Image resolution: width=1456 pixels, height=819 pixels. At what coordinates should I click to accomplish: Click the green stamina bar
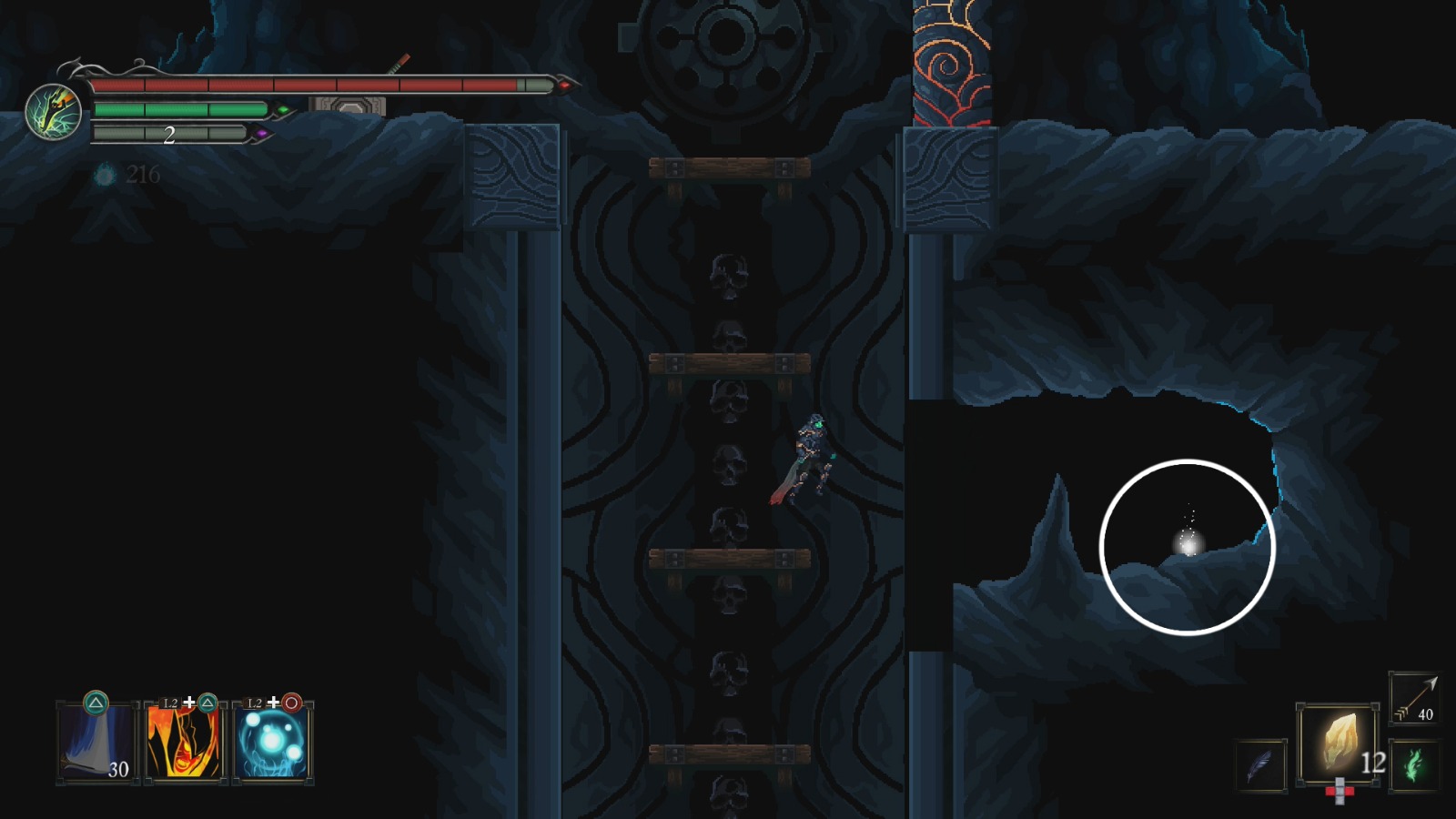click(x=182, y=109)
